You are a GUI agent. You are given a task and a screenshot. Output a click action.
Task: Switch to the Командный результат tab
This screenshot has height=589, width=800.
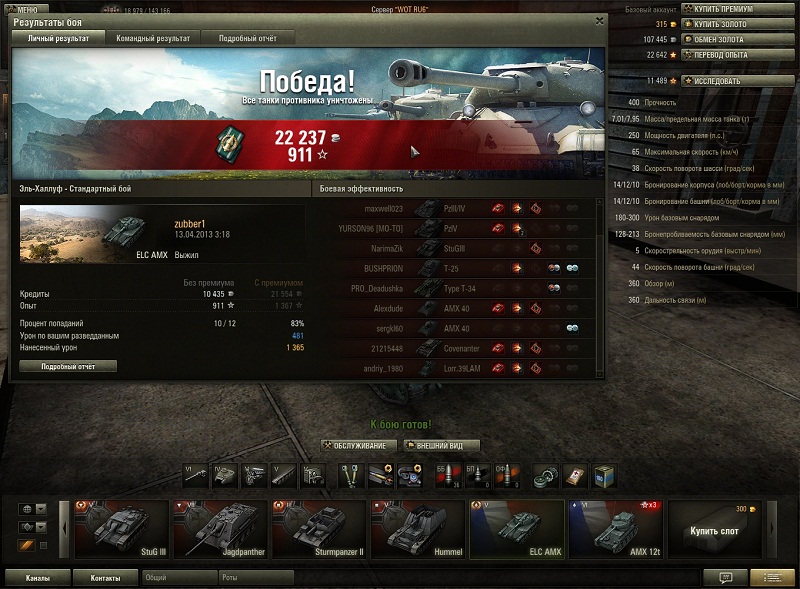point(153,38)
